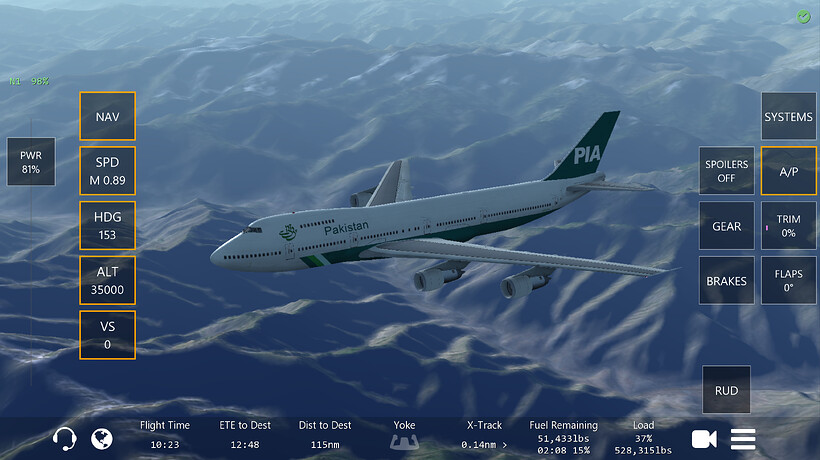This screenshot has width=820, height=460.
Task: Close the A/P autopilot panel
Action: pyautogui.click(x=788, y=171)
